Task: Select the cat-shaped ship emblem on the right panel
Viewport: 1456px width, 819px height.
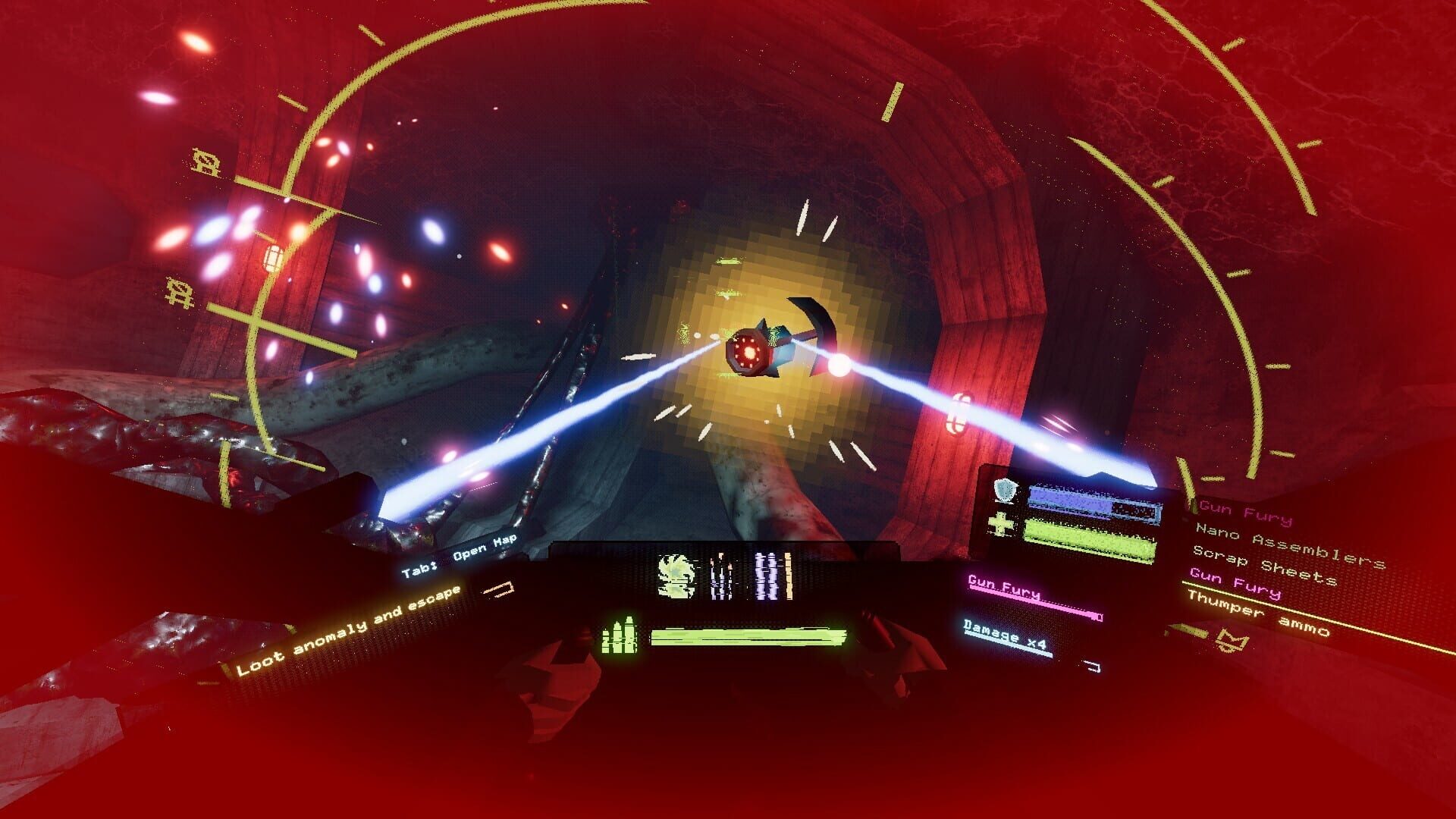Action: (x=1232, y=641)
